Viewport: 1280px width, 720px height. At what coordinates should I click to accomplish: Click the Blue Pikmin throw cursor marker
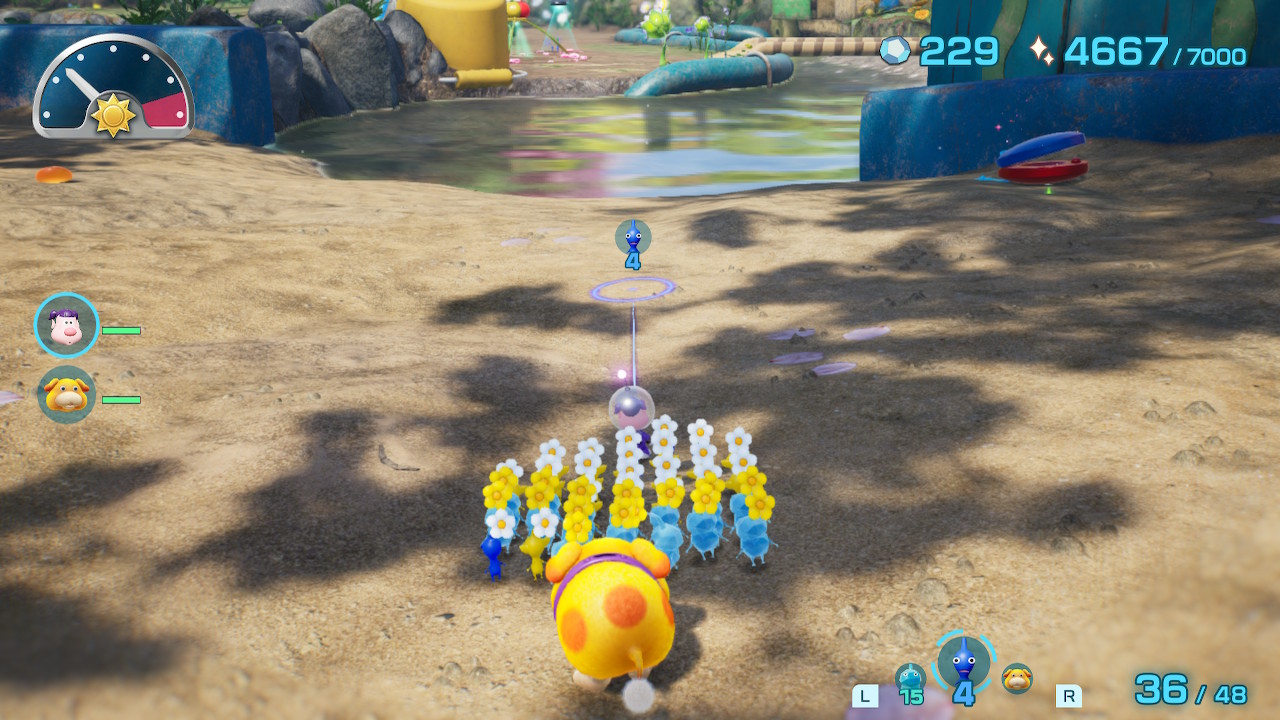(x=633, y=238)
